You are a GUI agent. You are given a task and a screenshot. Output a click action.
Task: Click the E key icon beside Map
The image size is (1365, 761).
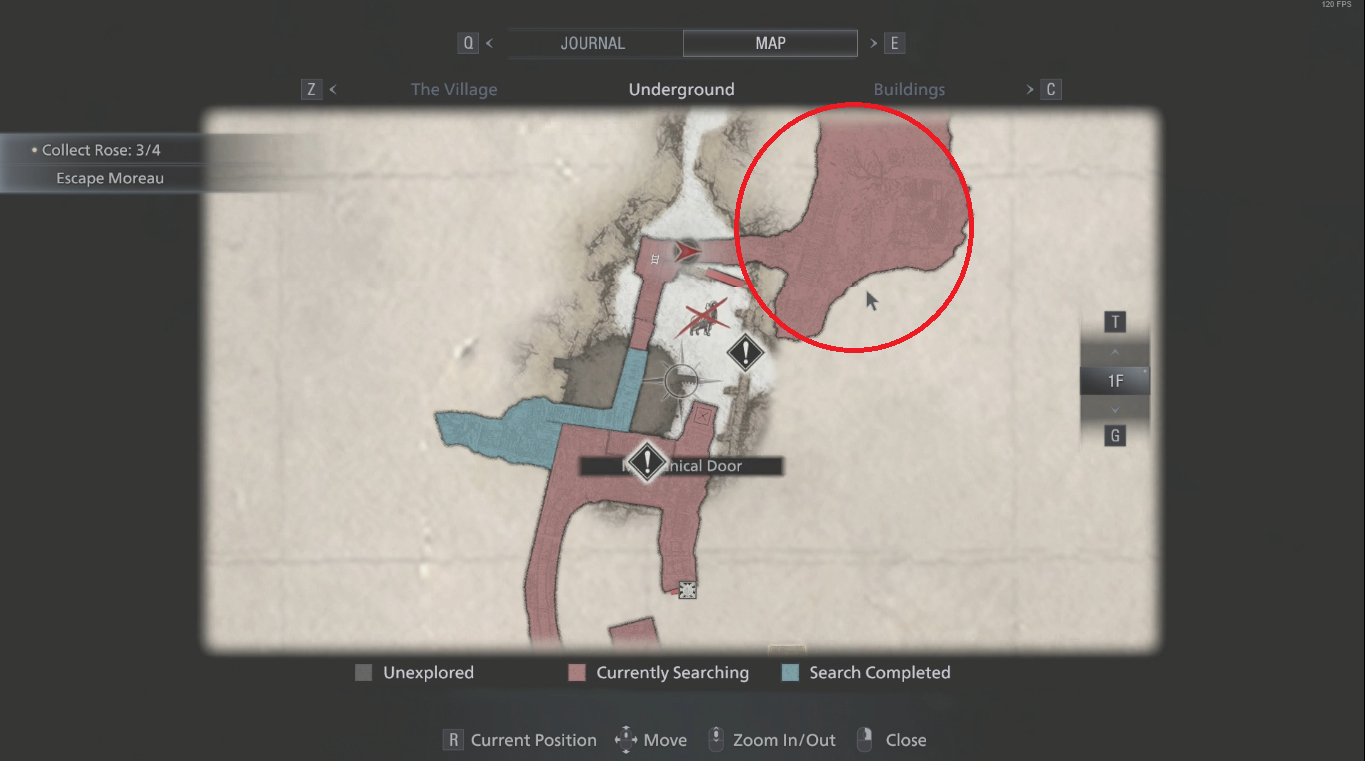[x=893, y=43]
